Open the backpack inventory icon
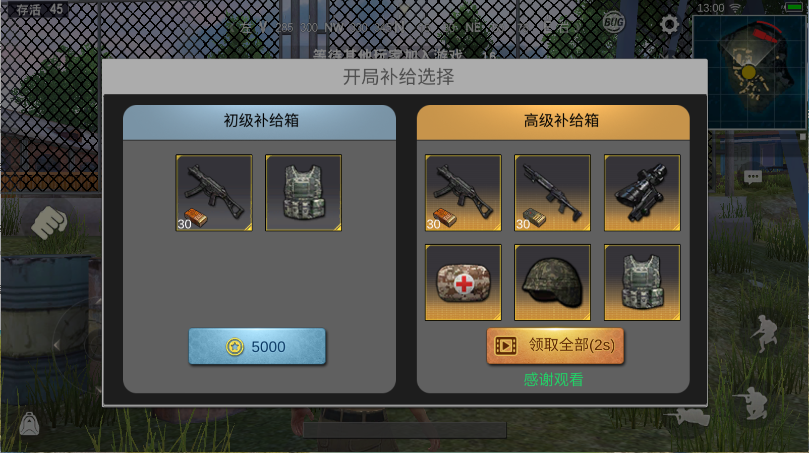Viewport: 809px width, 453px height. [x=29, y=424]
